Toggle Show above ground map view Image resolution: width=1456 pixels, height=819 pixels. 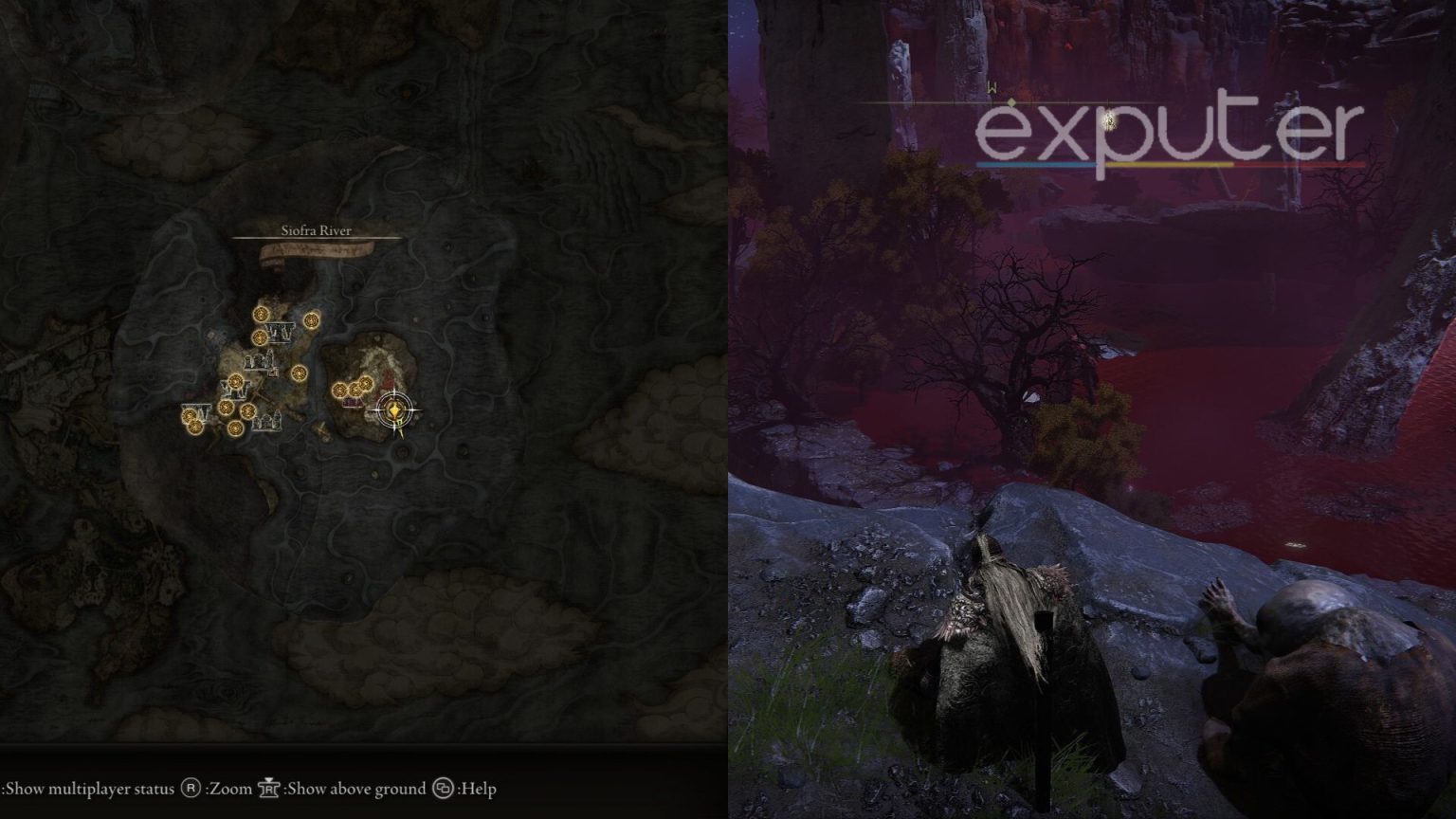click(x=355, y=788)
